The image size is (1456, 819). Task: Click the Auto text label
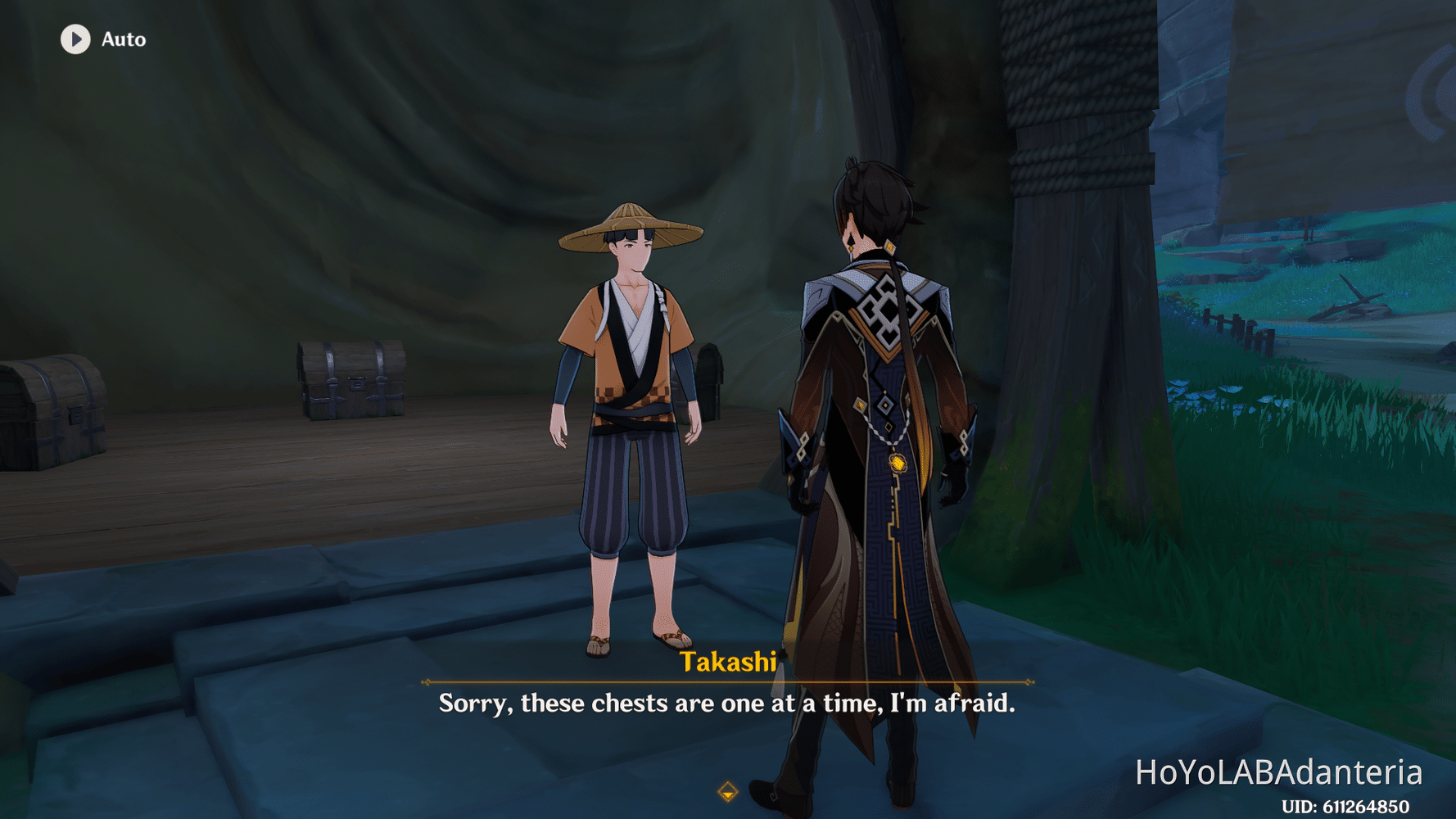123,39
